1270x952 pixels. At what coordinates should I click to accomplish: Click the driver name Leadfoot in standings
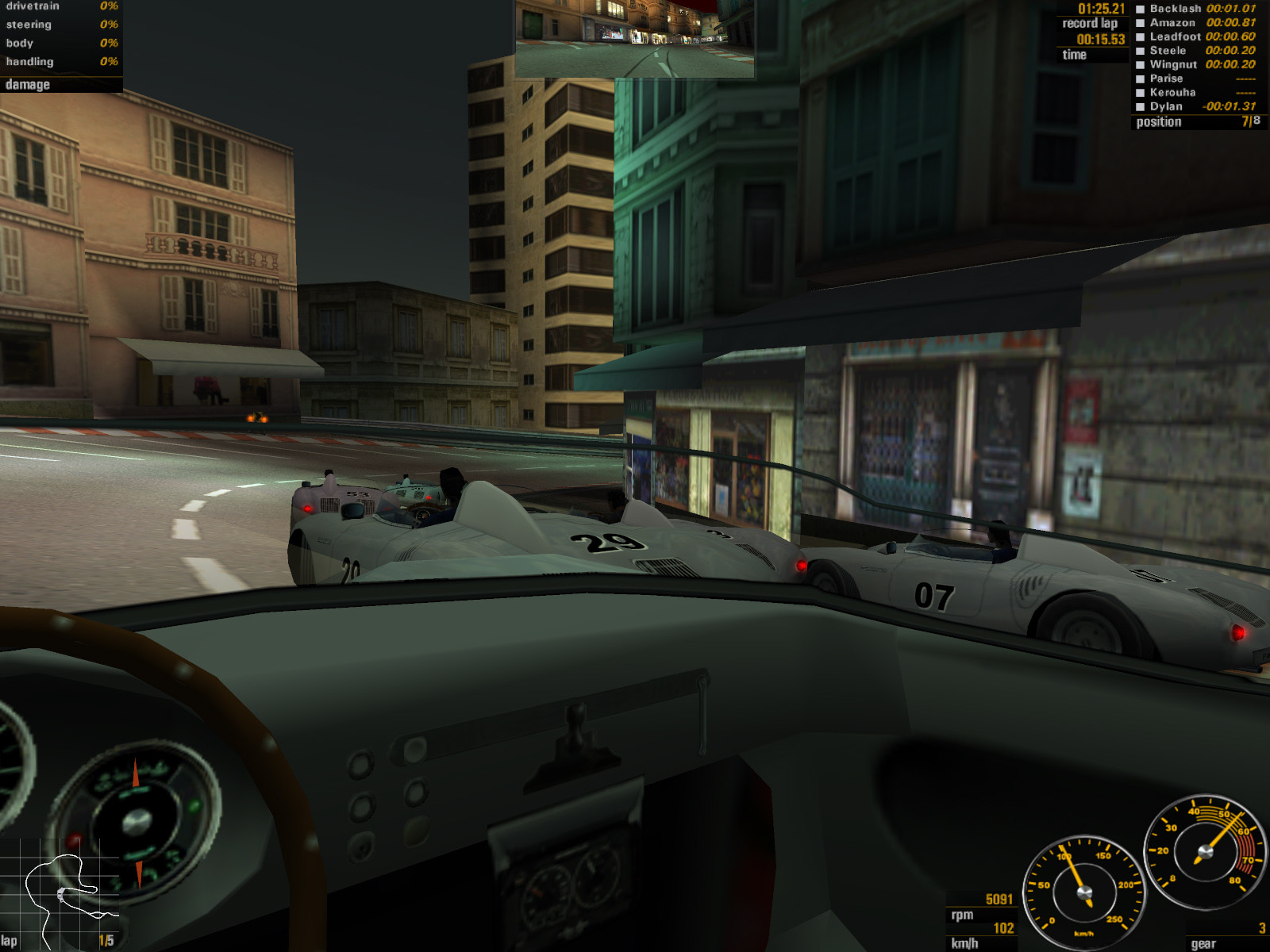(x=1174, y=37)
